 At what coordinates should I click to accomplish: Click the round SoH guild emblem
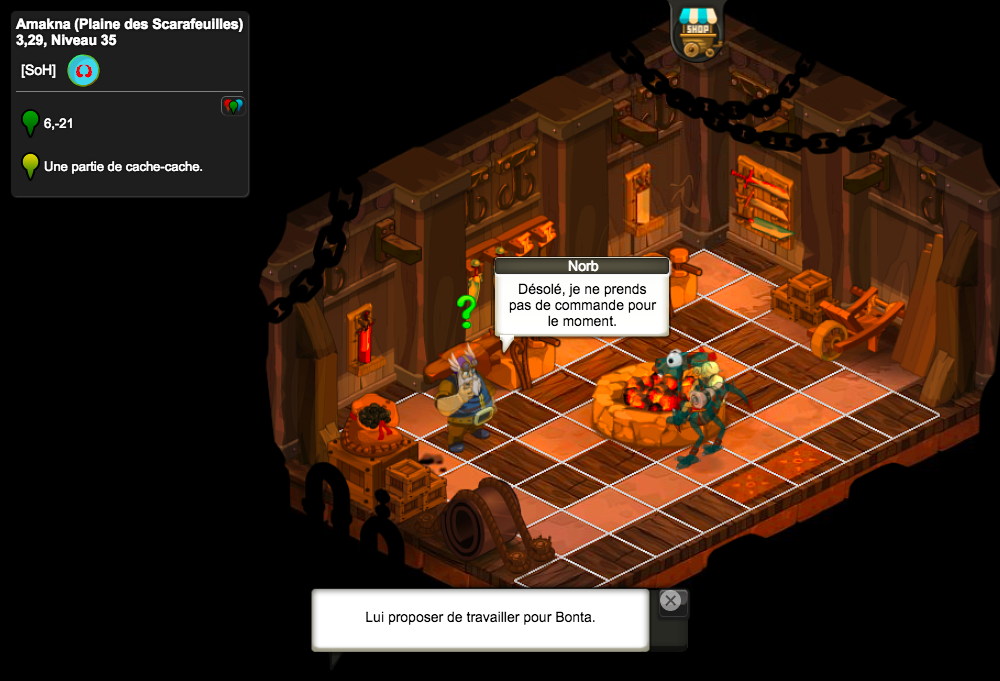click(x=83, y=71)
